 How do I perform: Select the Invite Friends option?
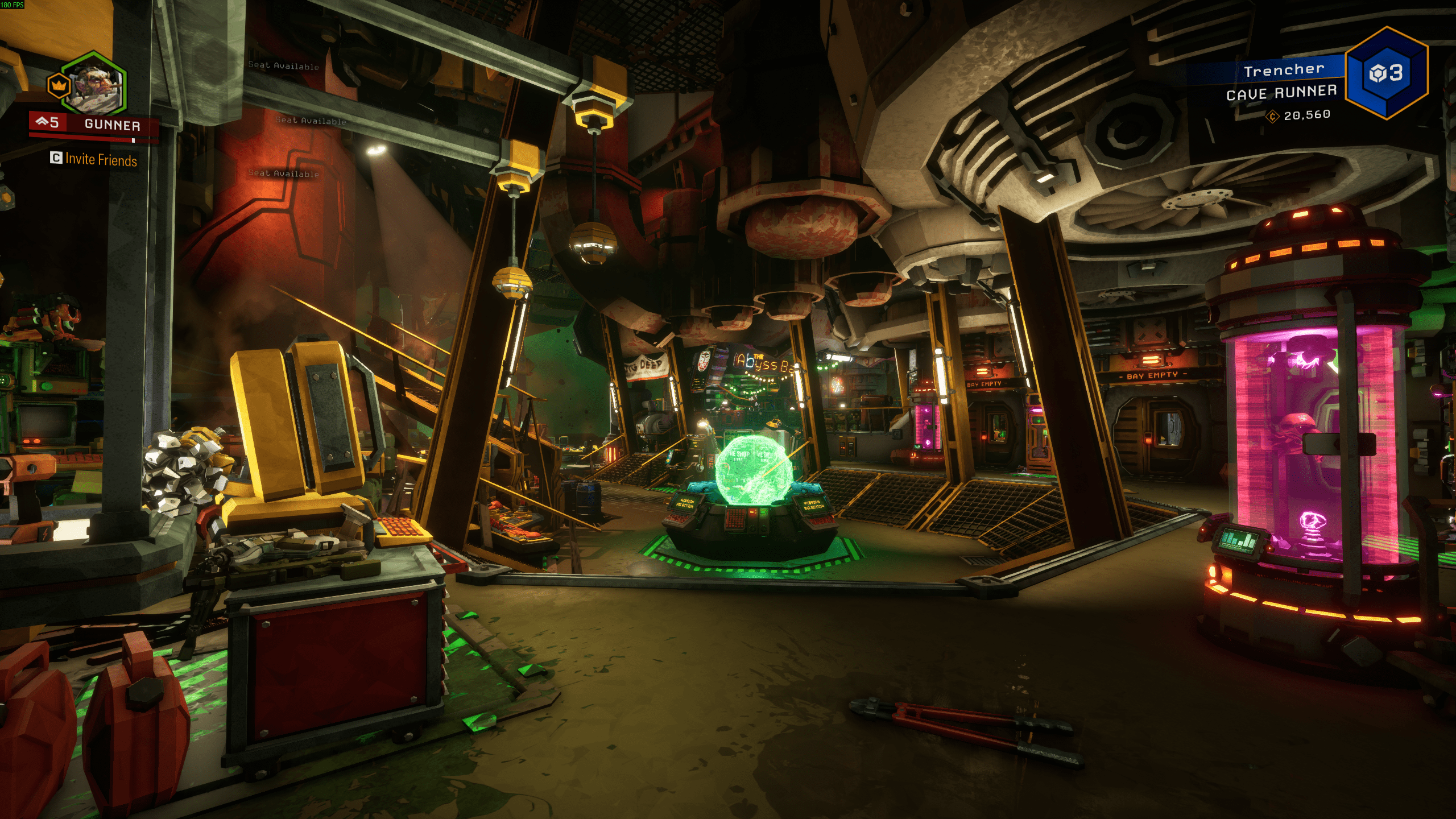pos(94,159)
